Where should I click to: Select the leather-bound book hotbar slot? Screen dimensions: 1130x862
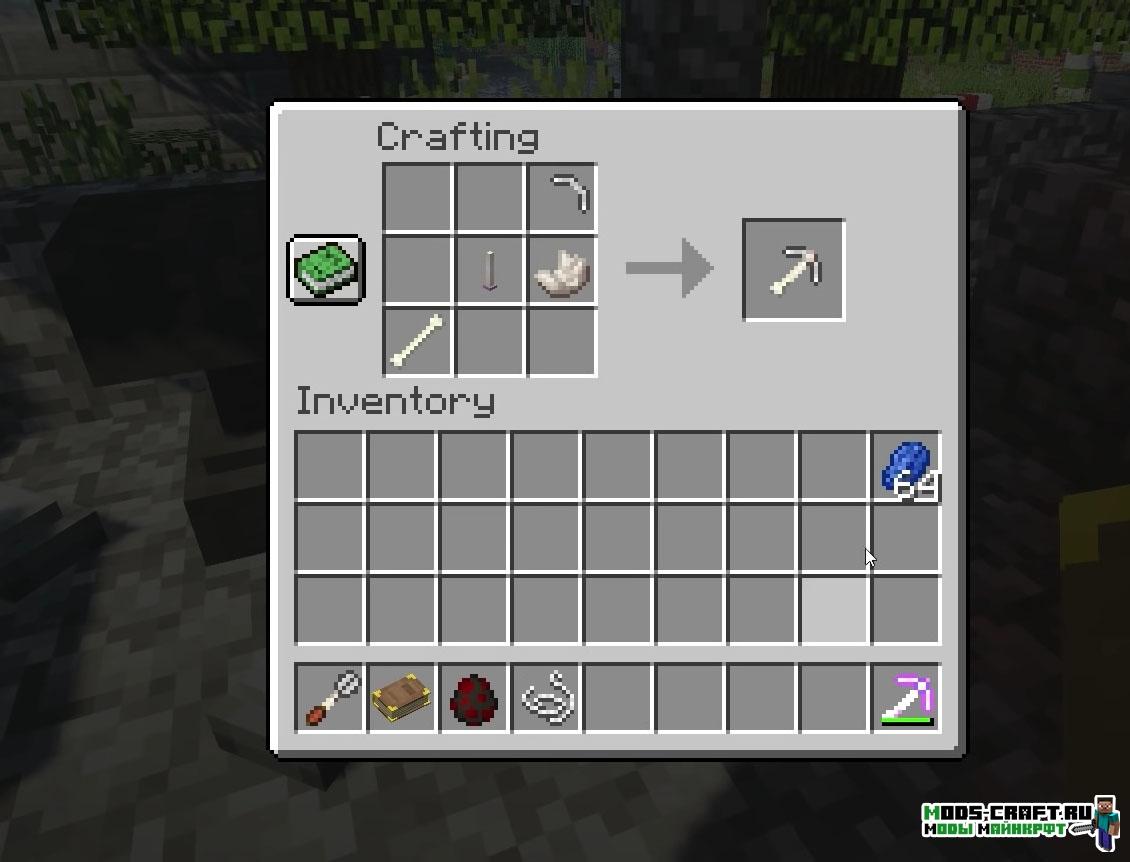[402, 698]
